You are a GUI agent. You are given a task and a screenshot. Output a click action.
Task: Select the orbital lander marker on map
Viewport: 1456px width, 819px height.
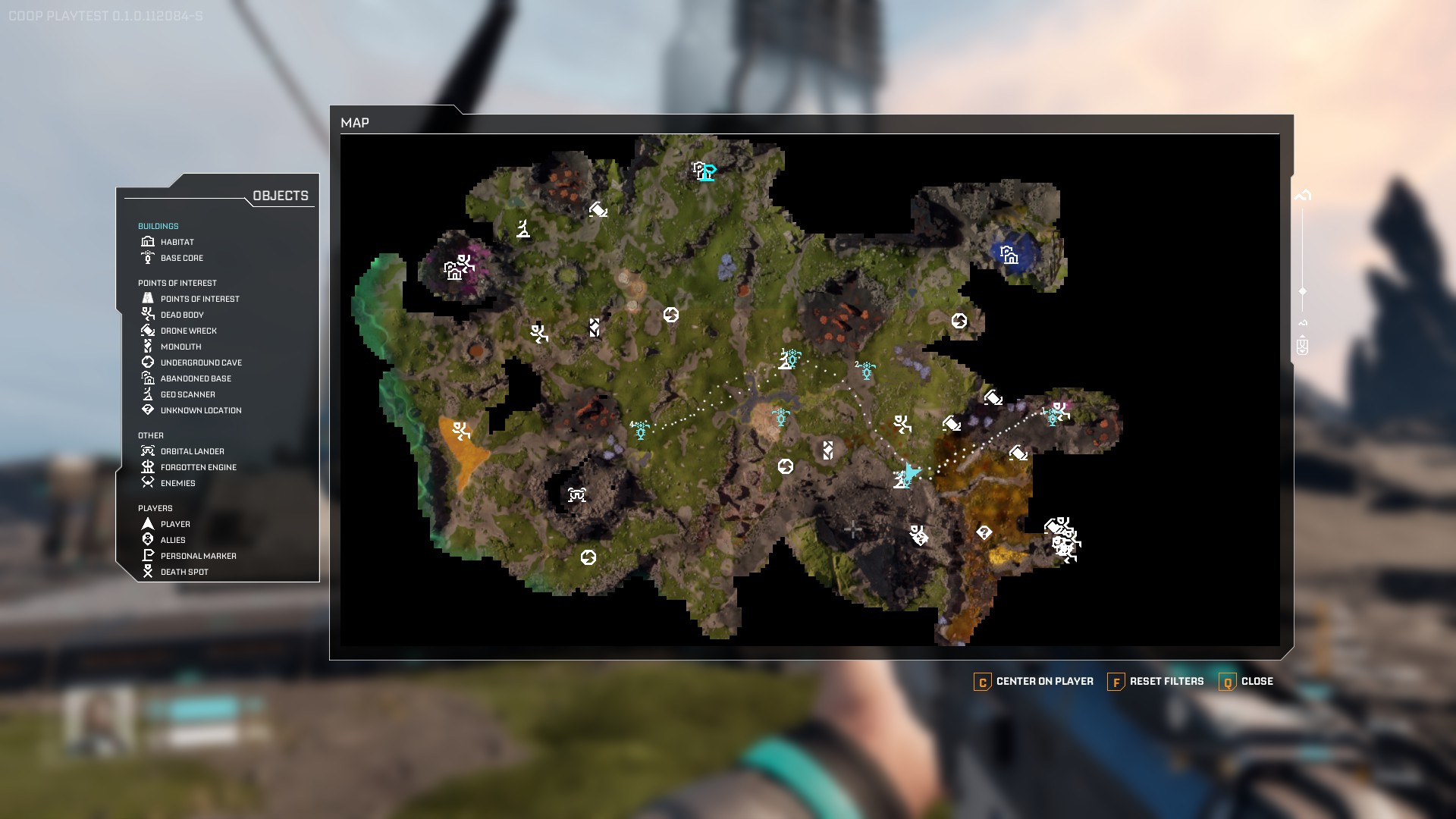tap(577, 495)
